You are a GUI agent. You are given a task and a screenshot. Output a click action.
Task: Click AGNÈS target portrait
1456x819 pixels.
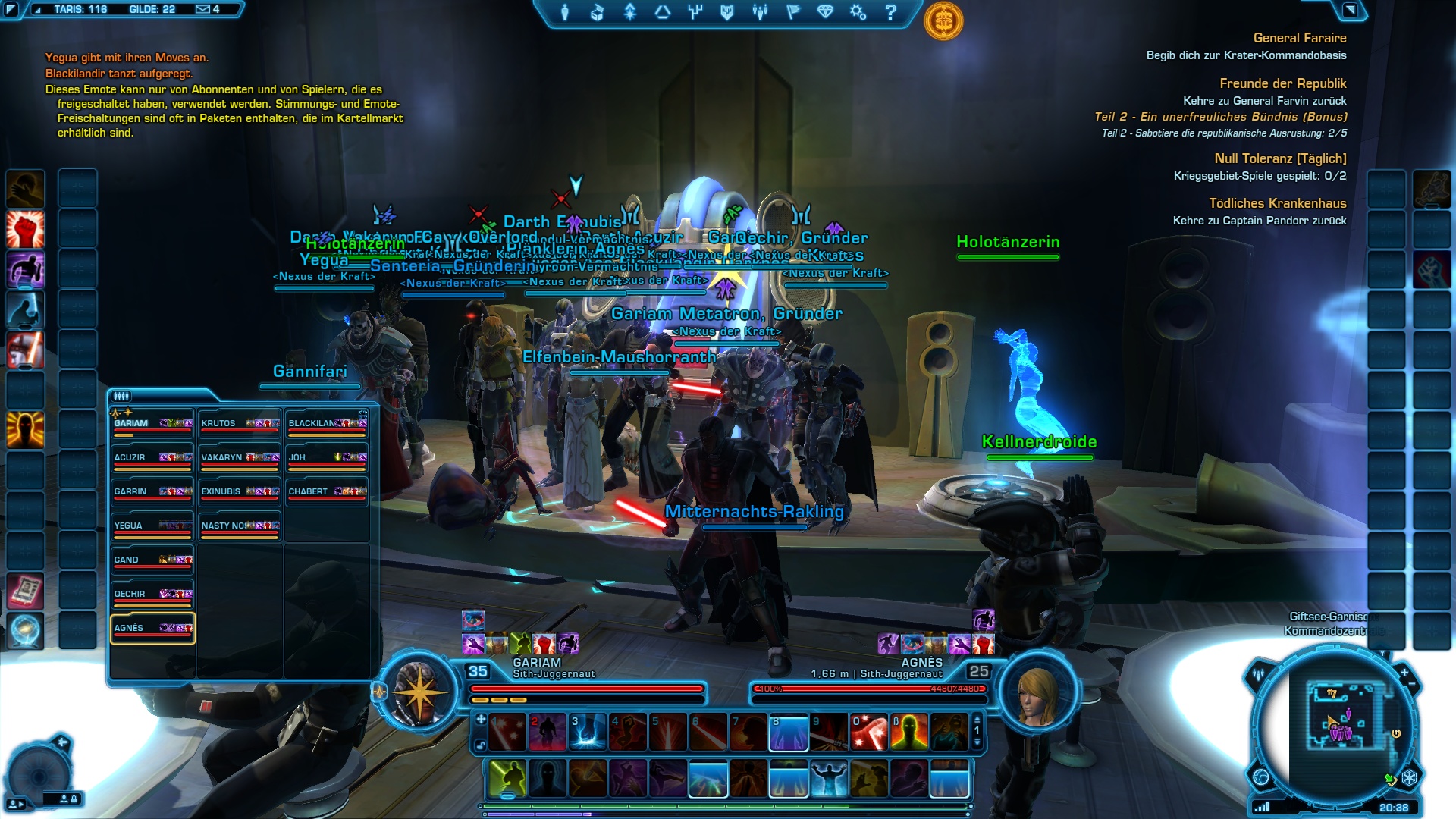coord(1037,695)
